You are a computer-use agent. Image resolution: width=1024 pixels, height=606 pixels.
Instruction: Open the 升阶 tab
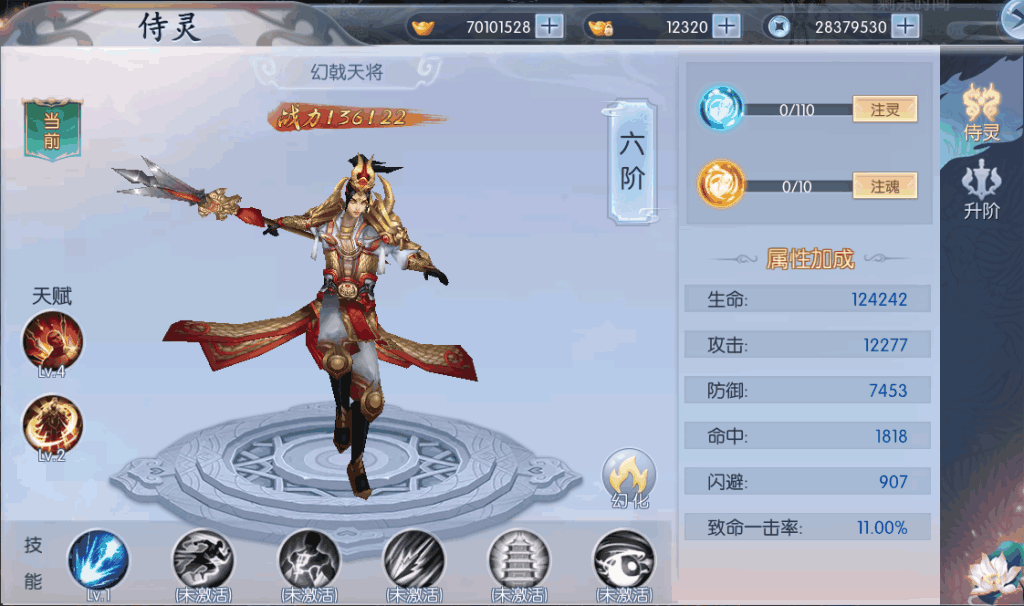coord(981,189)
